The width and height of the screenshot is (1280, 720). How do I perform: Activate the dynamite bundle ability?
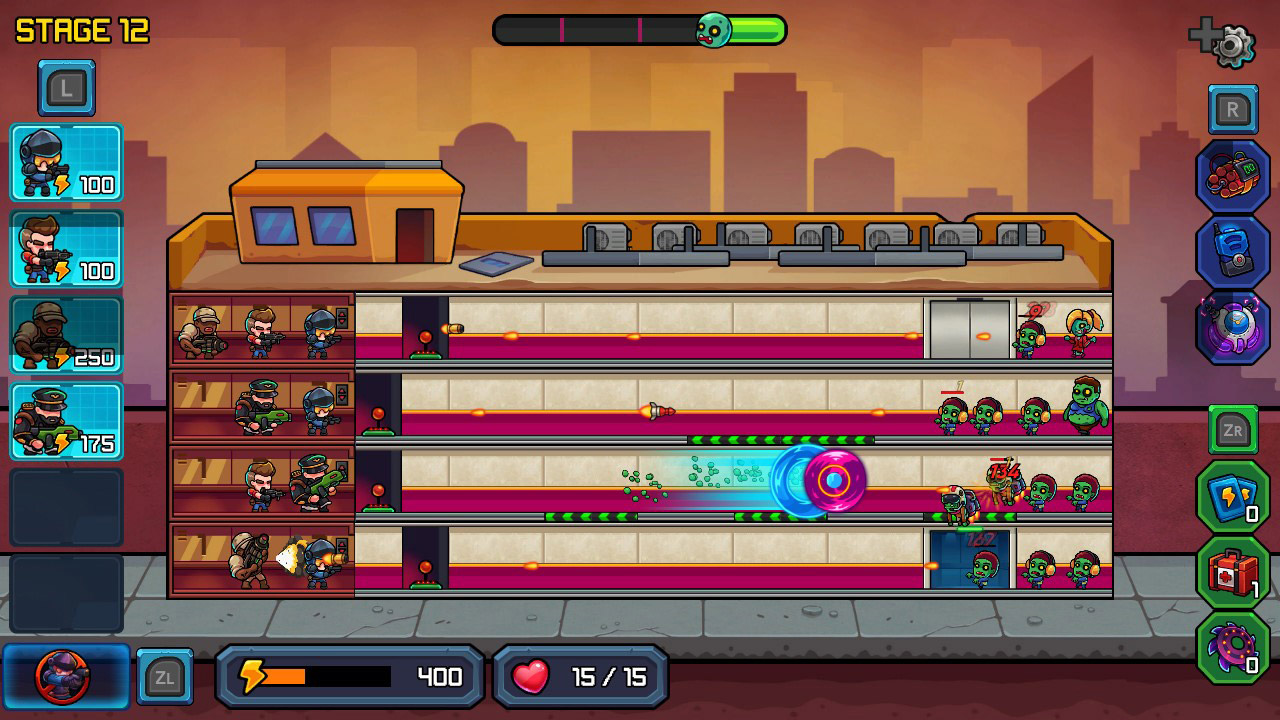pos(1233,176)
